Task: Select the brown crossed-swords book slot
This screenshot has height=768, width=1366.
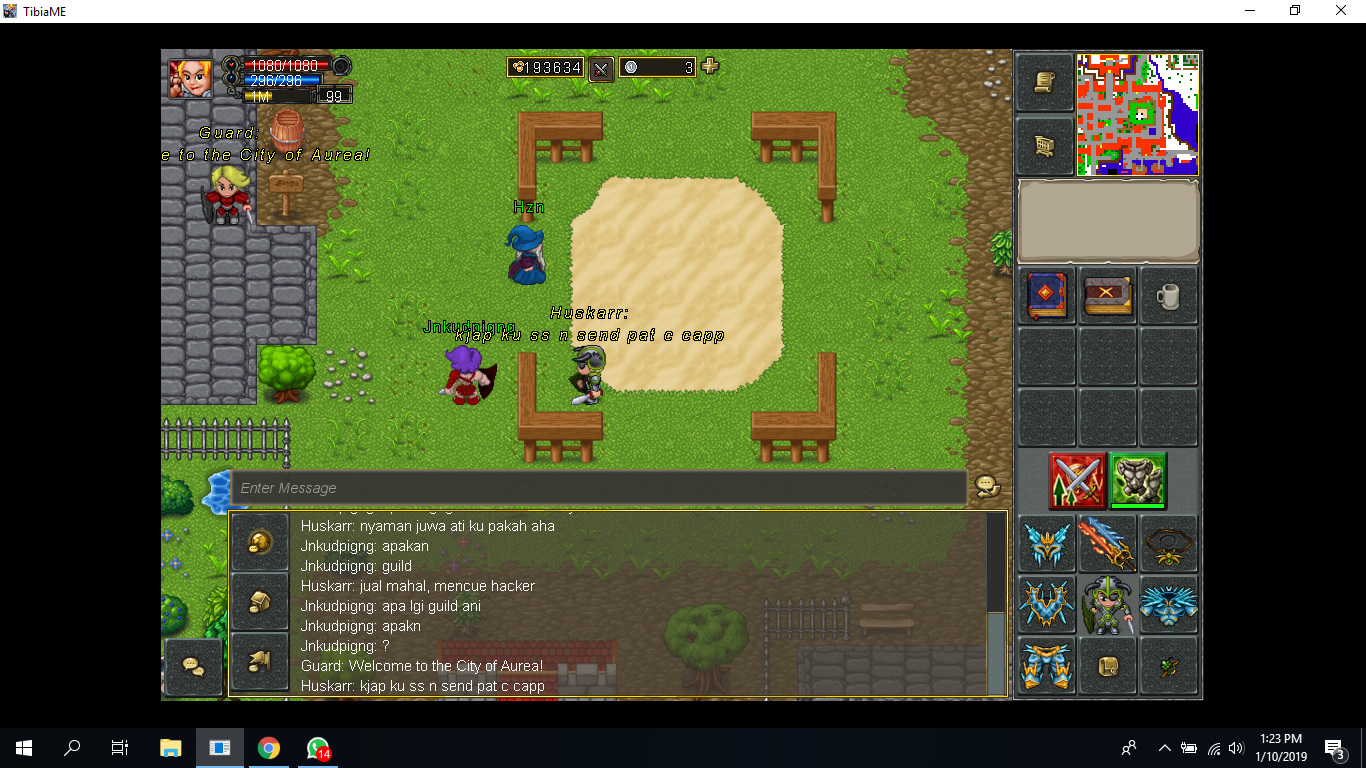Action: tap(1107, 295)
